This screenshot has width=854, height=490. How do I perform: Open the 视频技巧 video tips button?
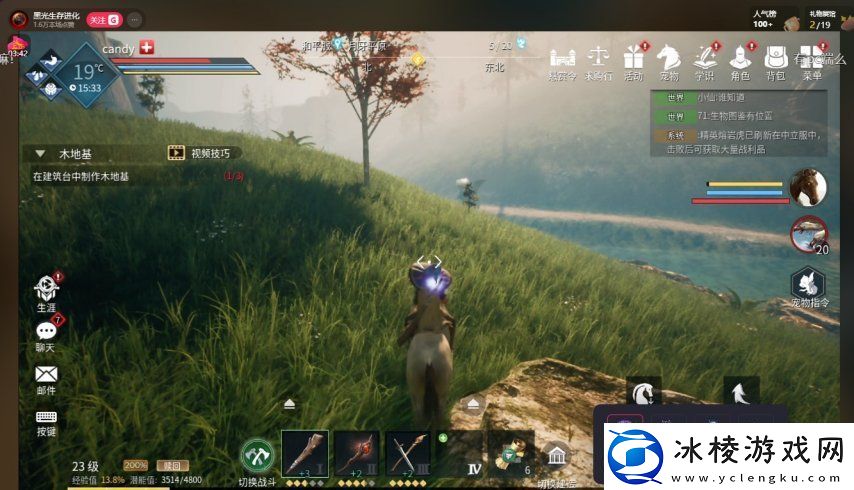point(205,153)
